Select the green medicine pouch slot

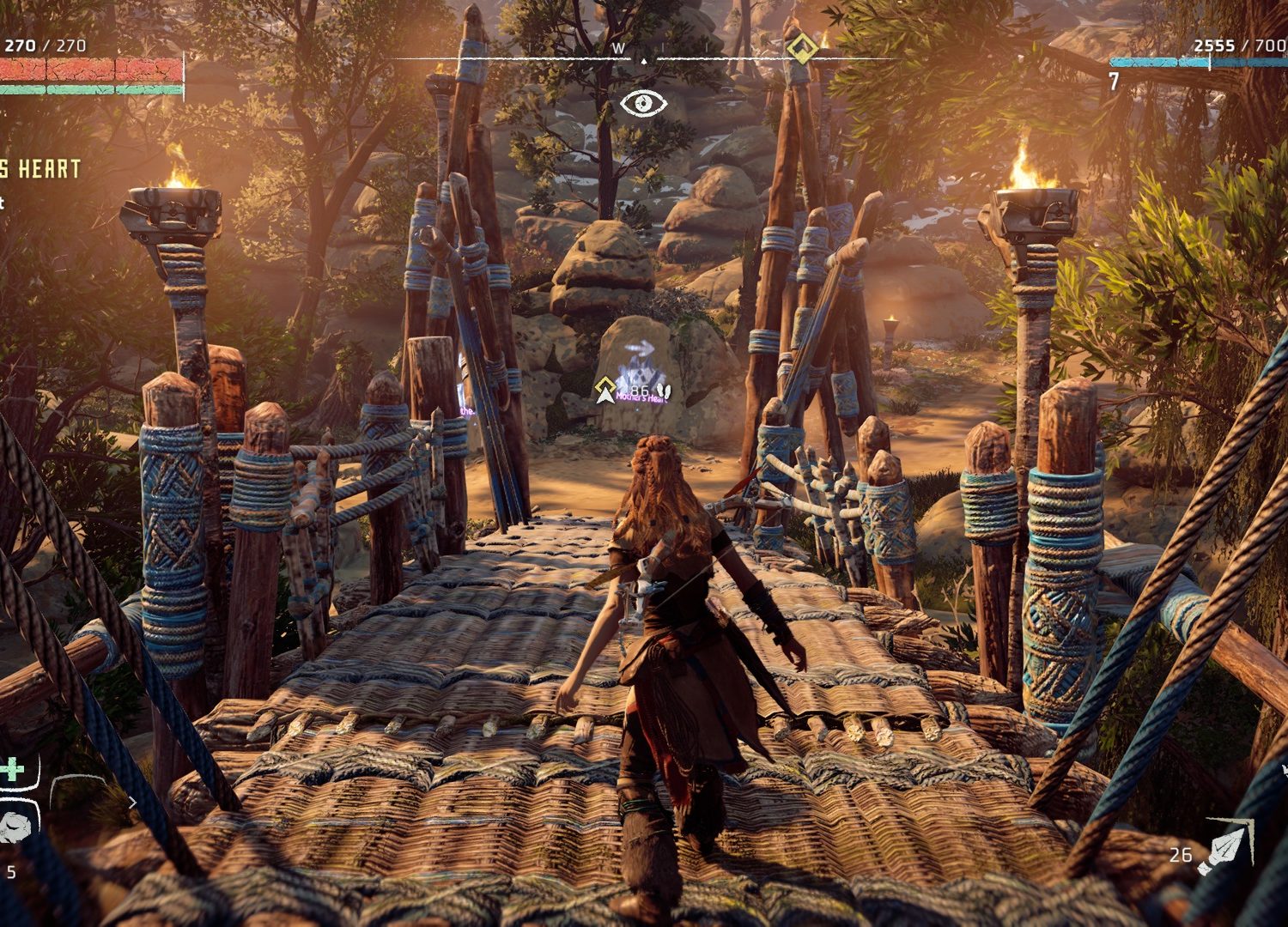(15, 770)
